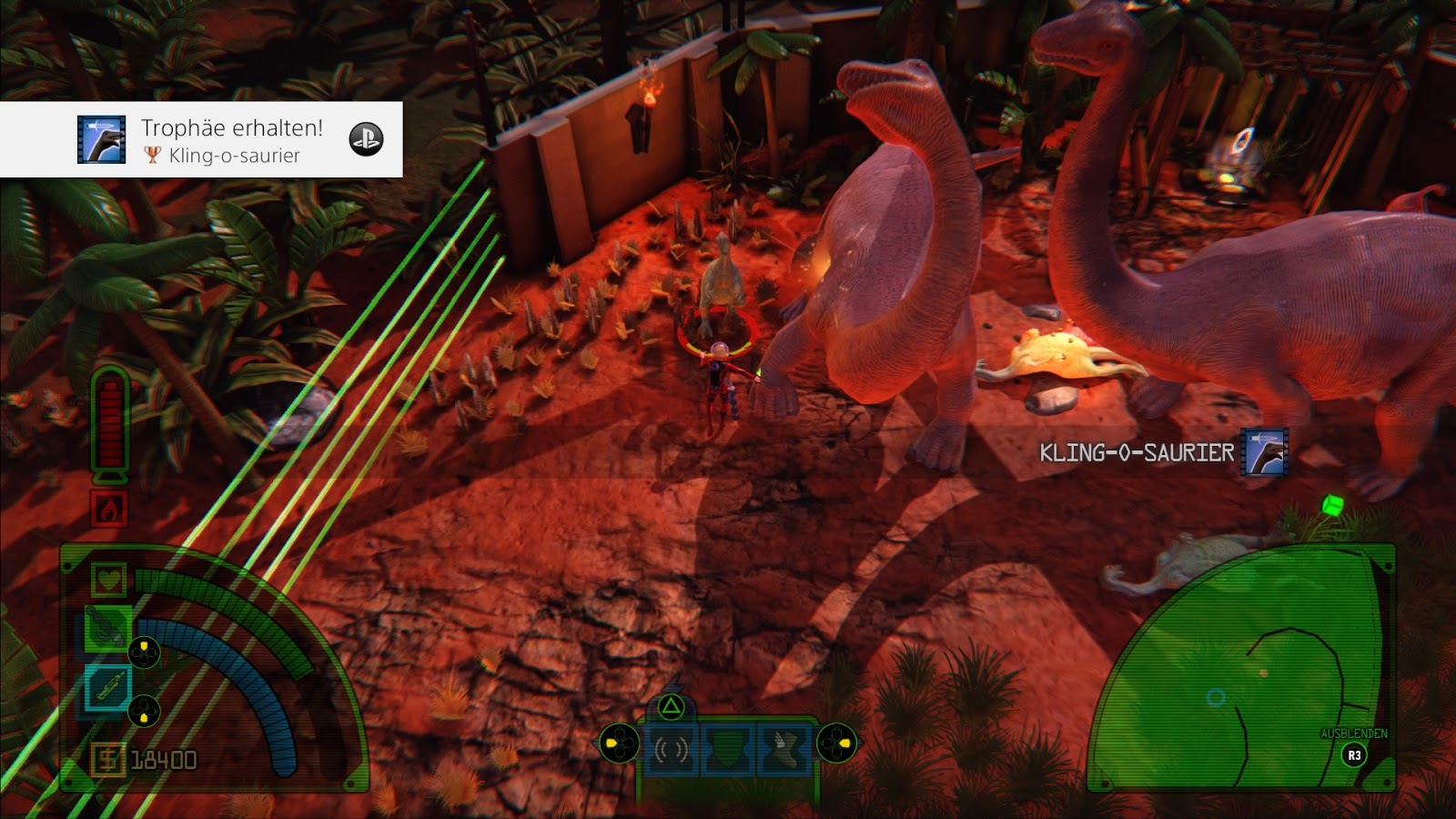Activate the green shield ability slot
The width and height of the screenshot is (1456, 819).
click(727, 749)
